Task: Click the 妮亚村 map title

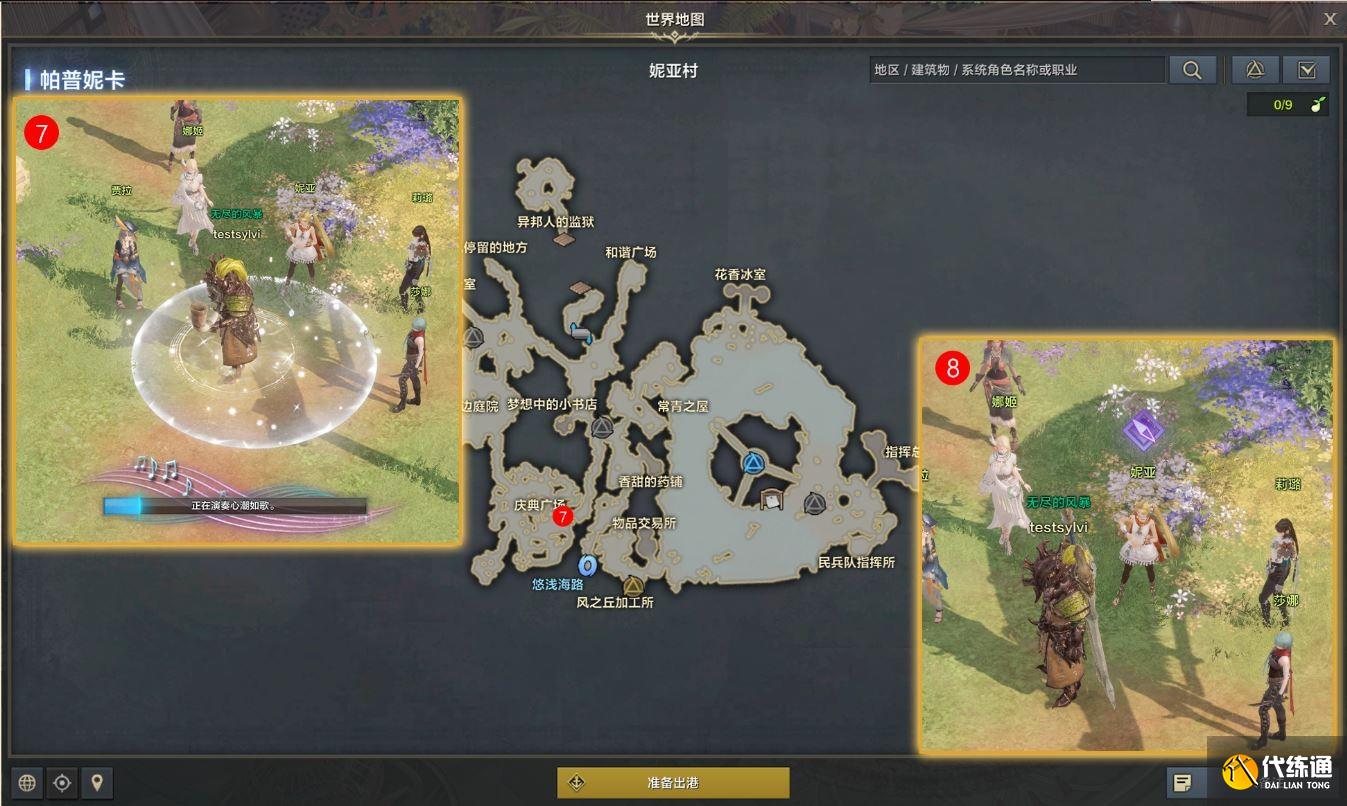Action: pos(673,71)
